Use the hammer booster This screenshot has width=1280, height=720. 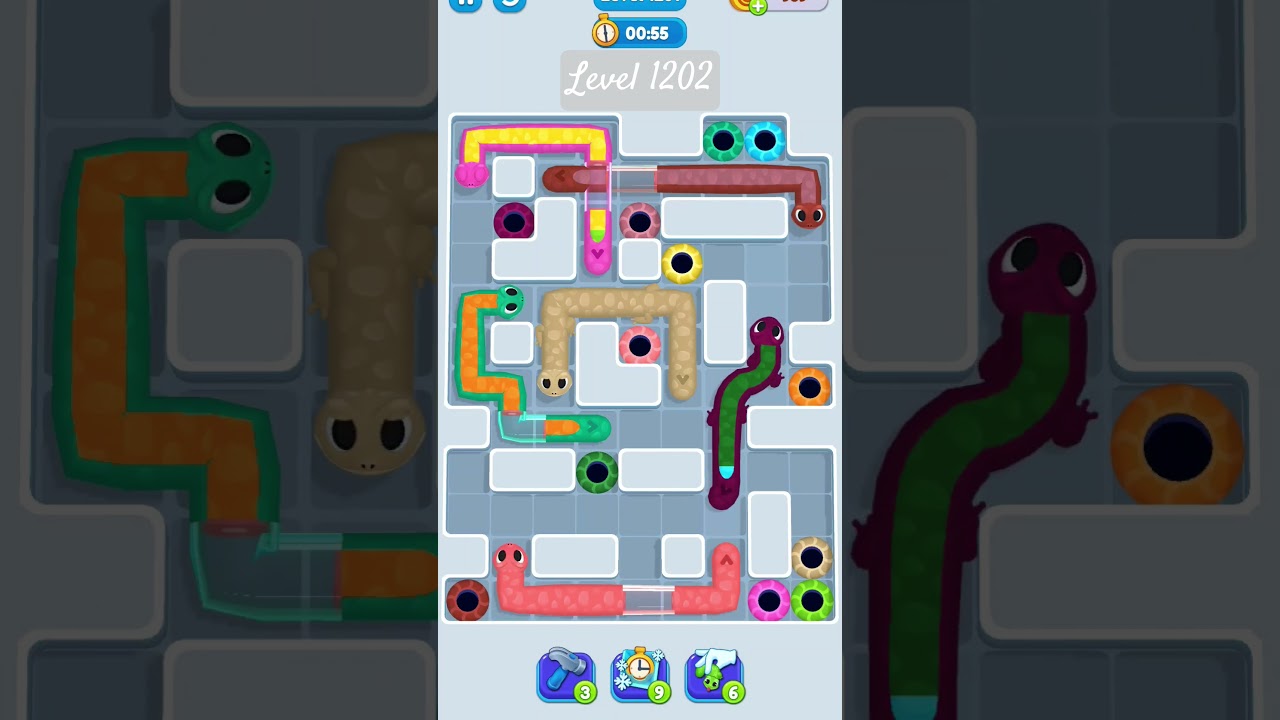pos(565,675)
